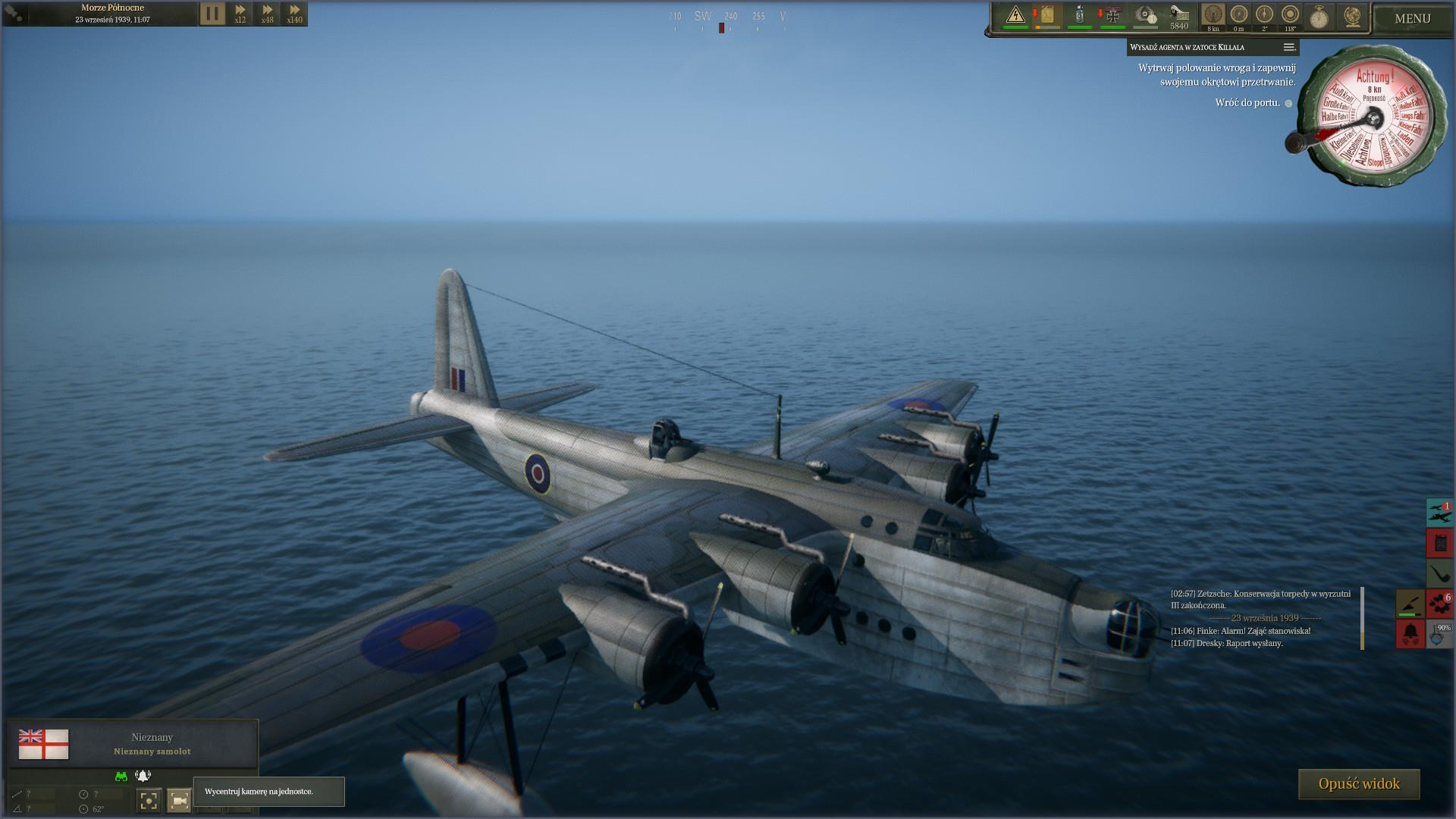Leave the view with Opuść widok
1456x819 pixels.
(x=1358, y=784)
